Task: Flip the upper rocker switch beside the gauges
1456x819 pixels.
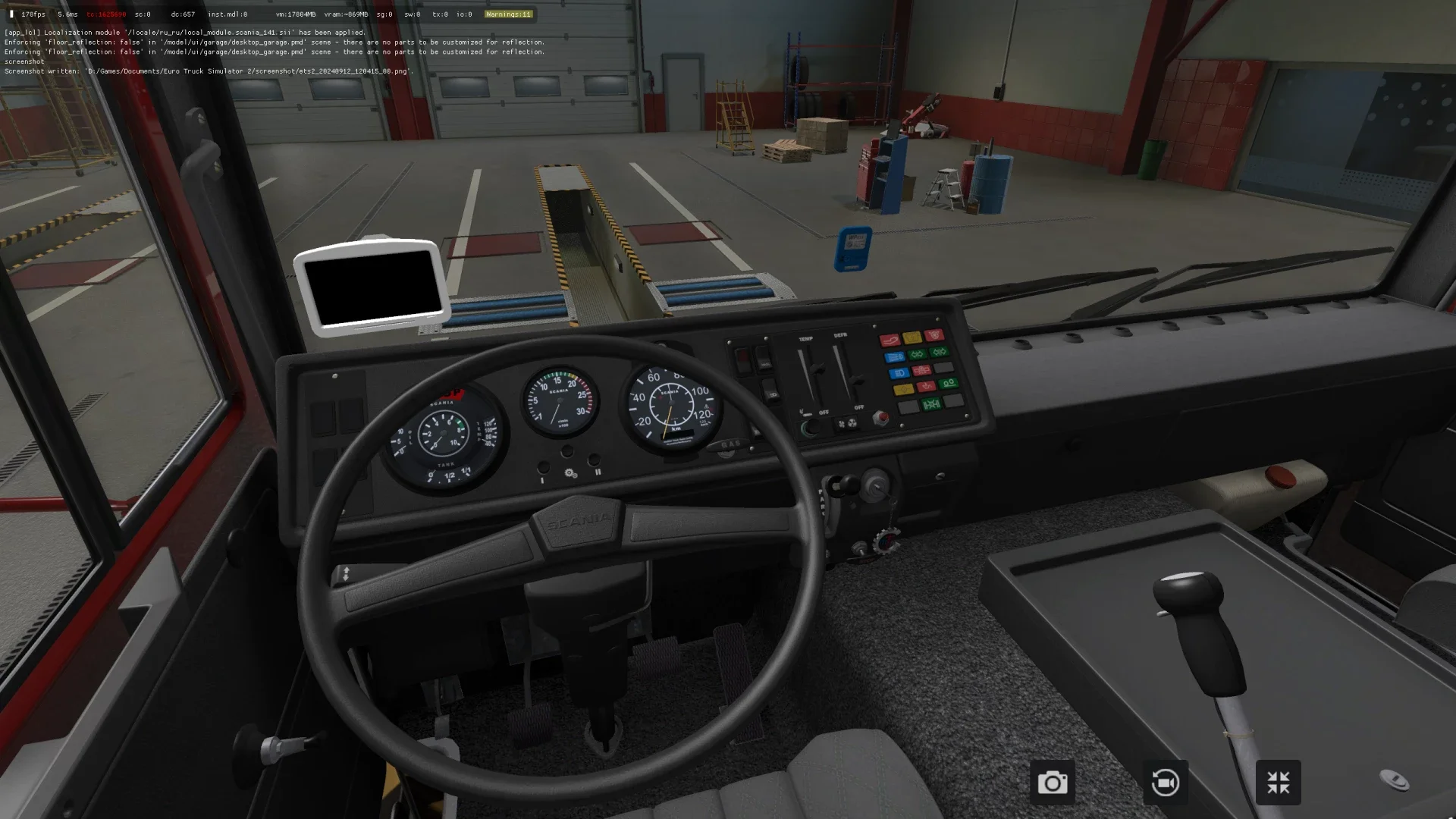Action: click(763, 359)
